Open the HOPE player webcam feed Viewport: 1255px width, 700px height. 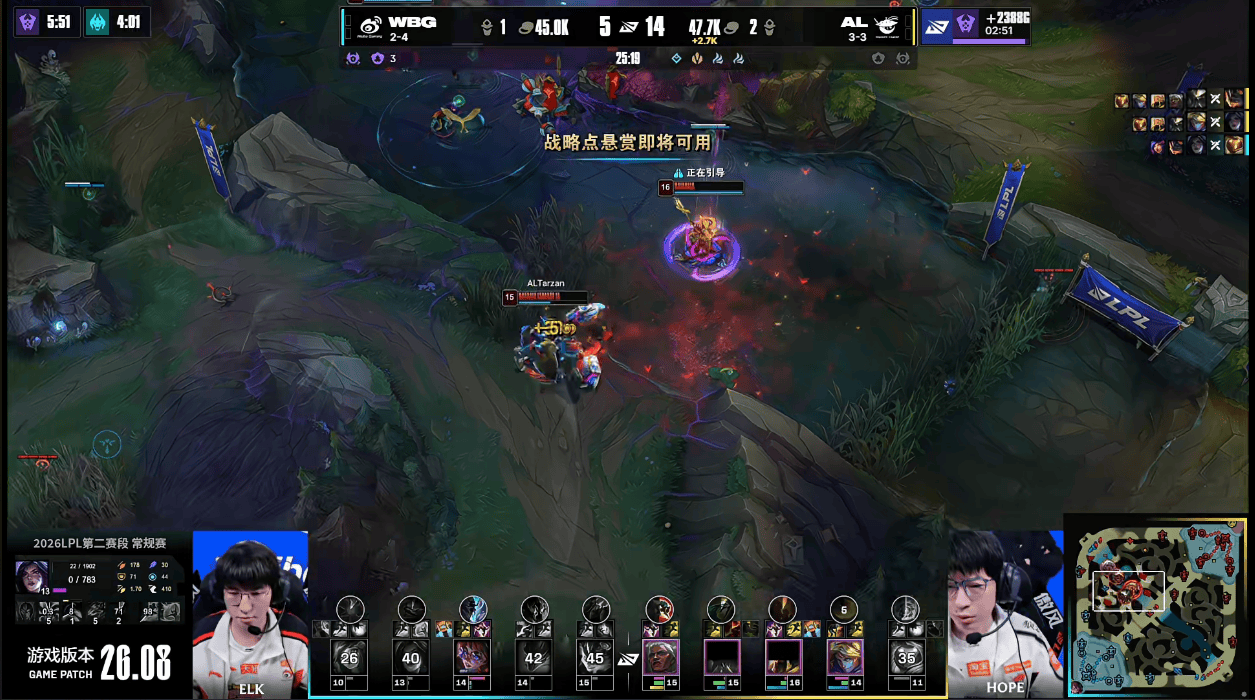click(x=1004, y=612)
